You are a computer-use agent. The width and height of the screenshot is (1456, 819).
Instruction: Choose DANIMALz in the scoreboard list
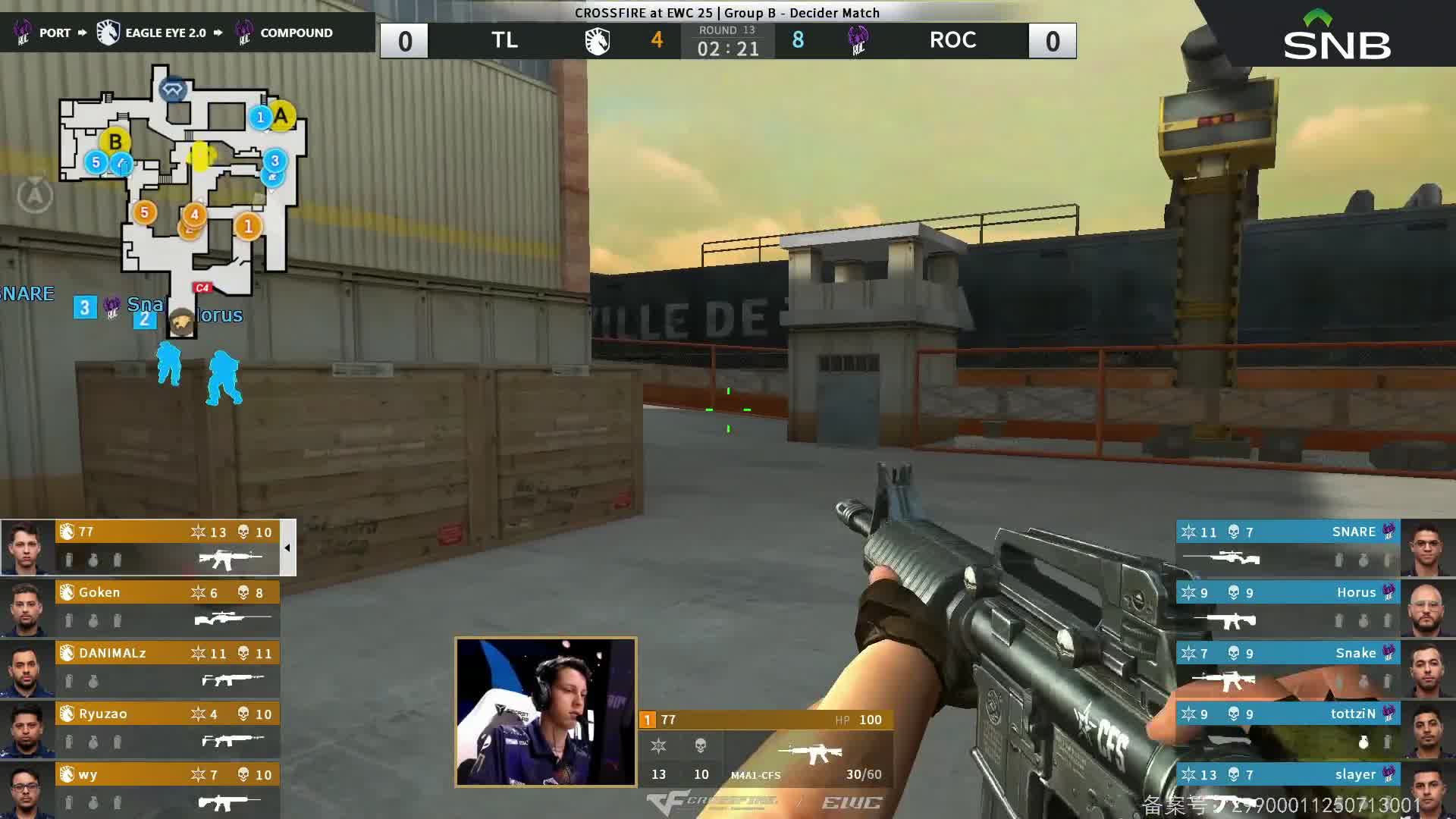(167, 668)
